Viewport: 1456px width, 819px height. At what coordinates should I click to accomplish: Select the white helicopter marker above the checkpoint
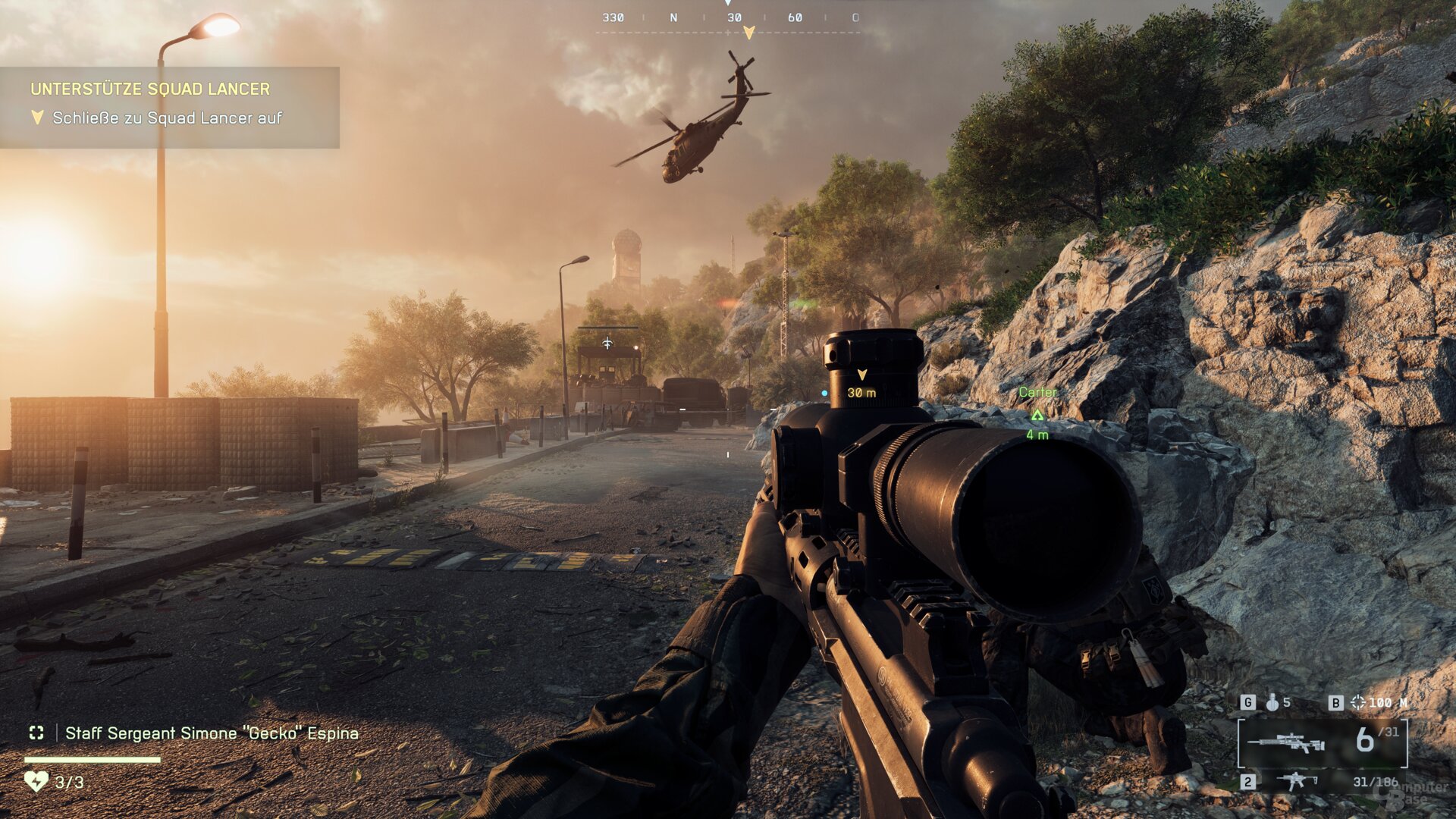point(607,344)
